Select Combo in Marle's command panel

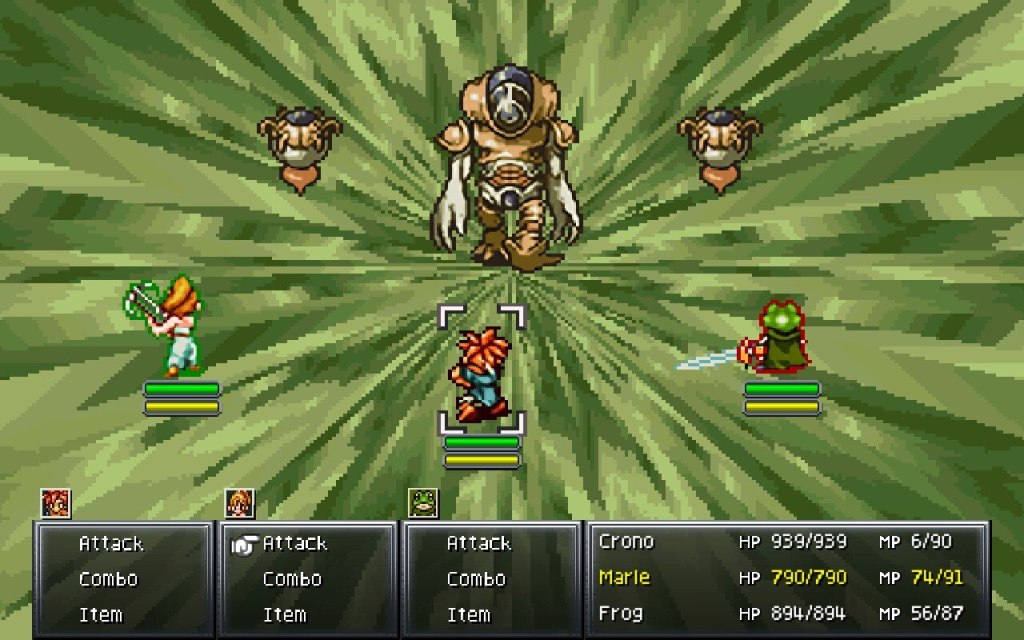click(x=292, y=579)
